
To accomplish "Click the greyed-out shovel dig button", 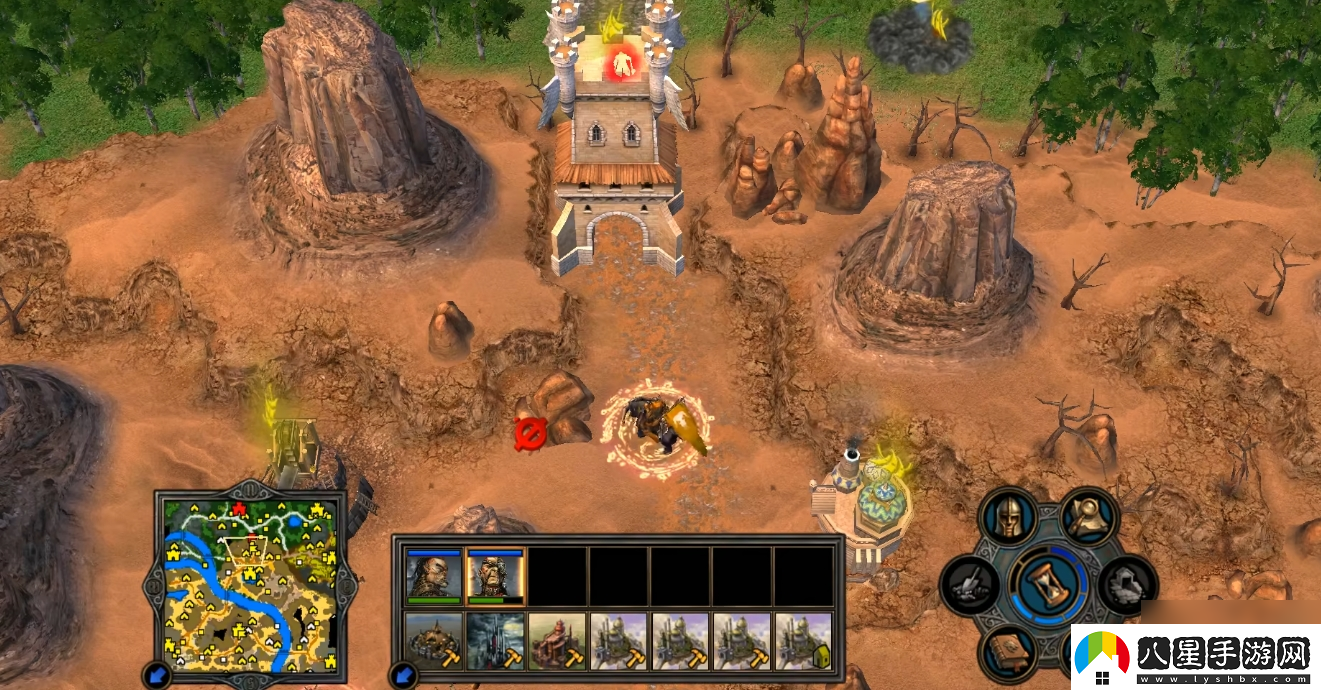I will [x=968, y=585].
